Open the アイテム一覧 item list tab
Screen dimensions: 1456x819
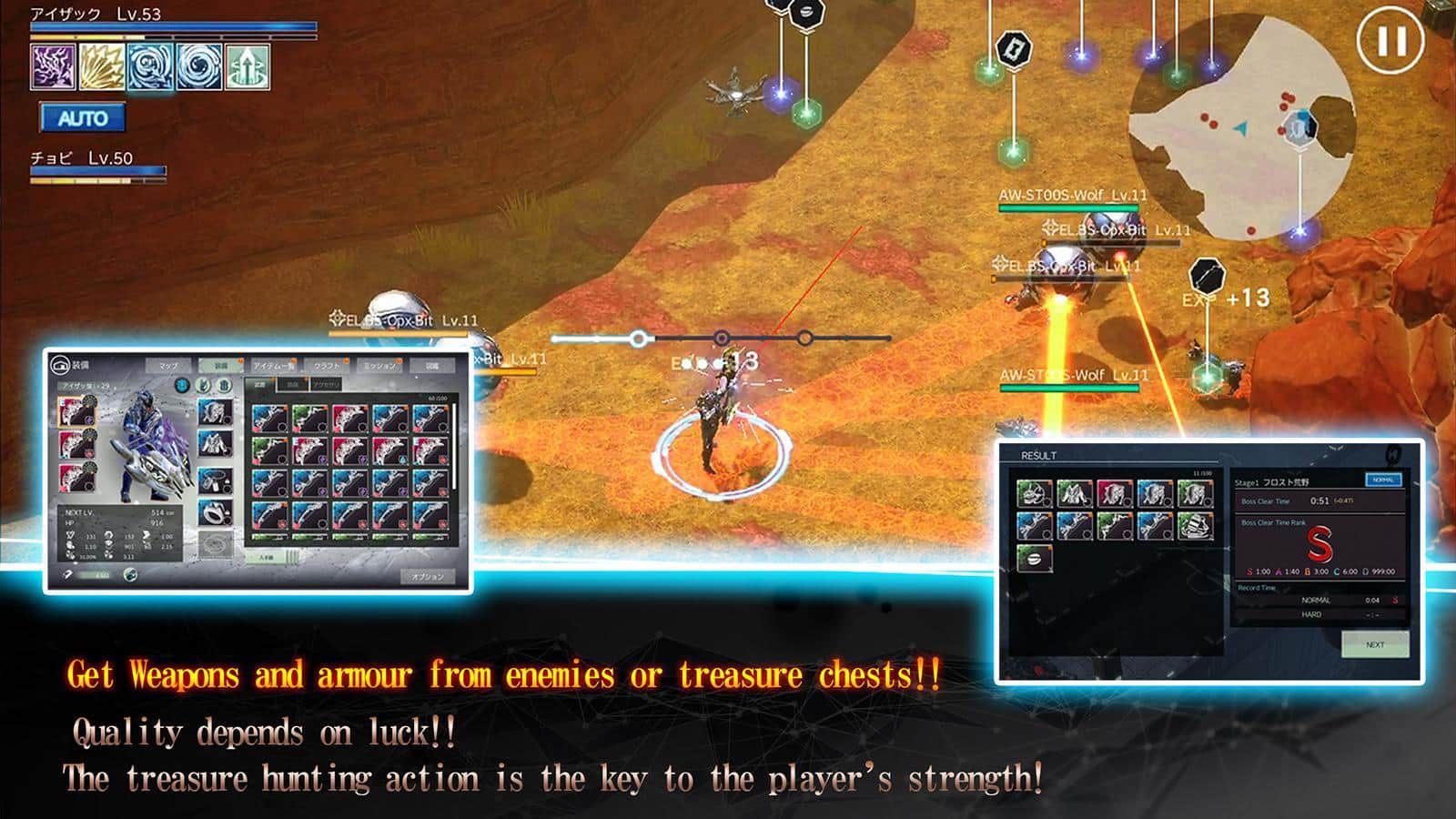pos(273,366)
